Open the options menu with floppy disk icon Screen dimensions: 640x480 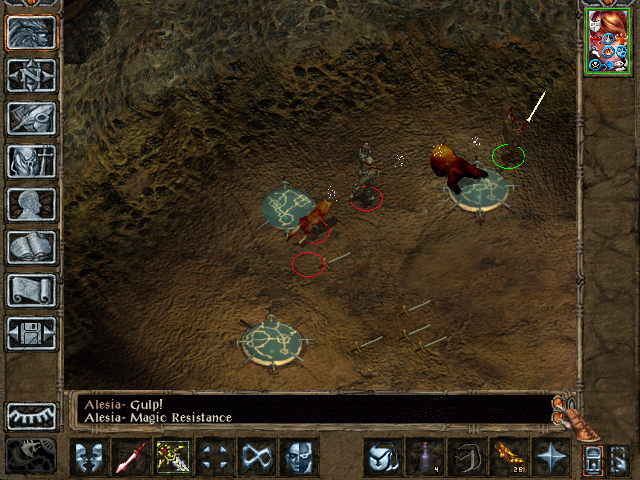[x=32, y=334]
